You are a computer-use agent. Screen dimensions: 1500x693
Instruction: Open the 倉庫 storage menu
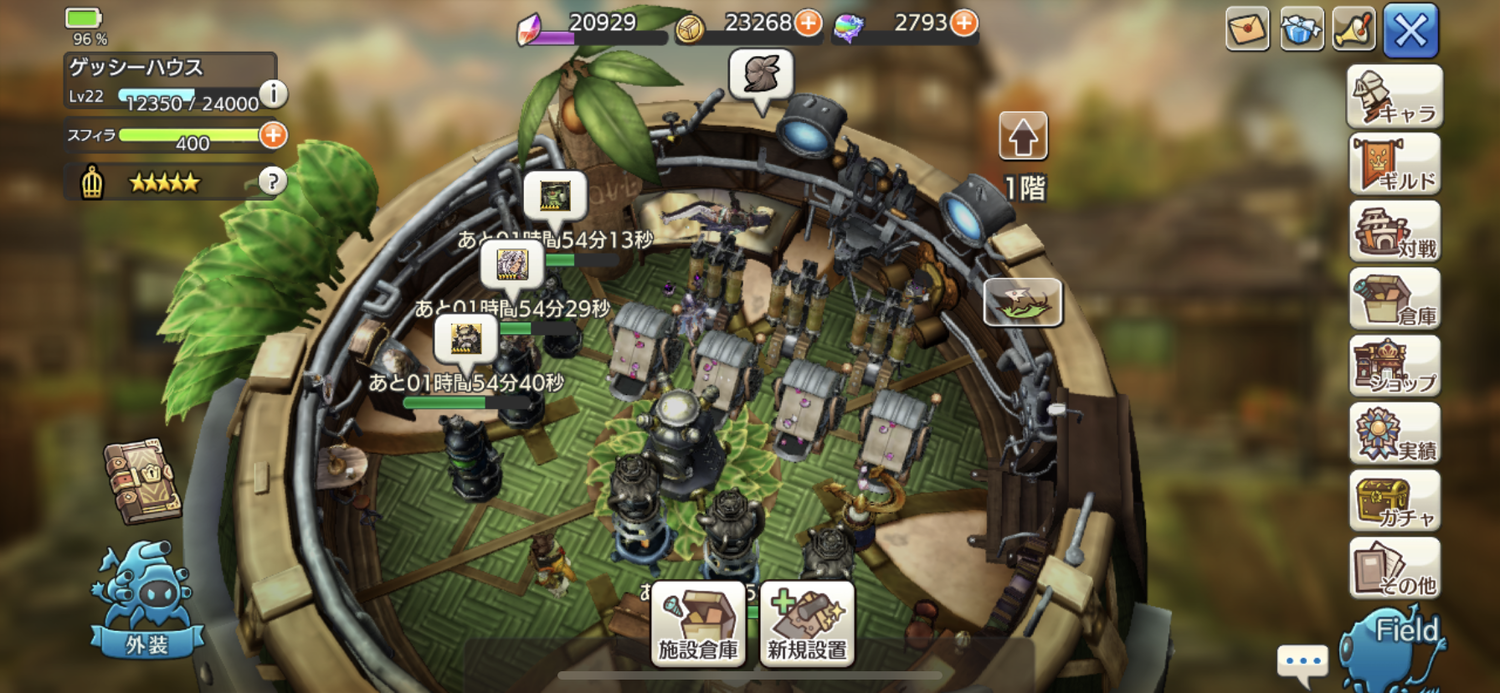[x=1395, y=298]
